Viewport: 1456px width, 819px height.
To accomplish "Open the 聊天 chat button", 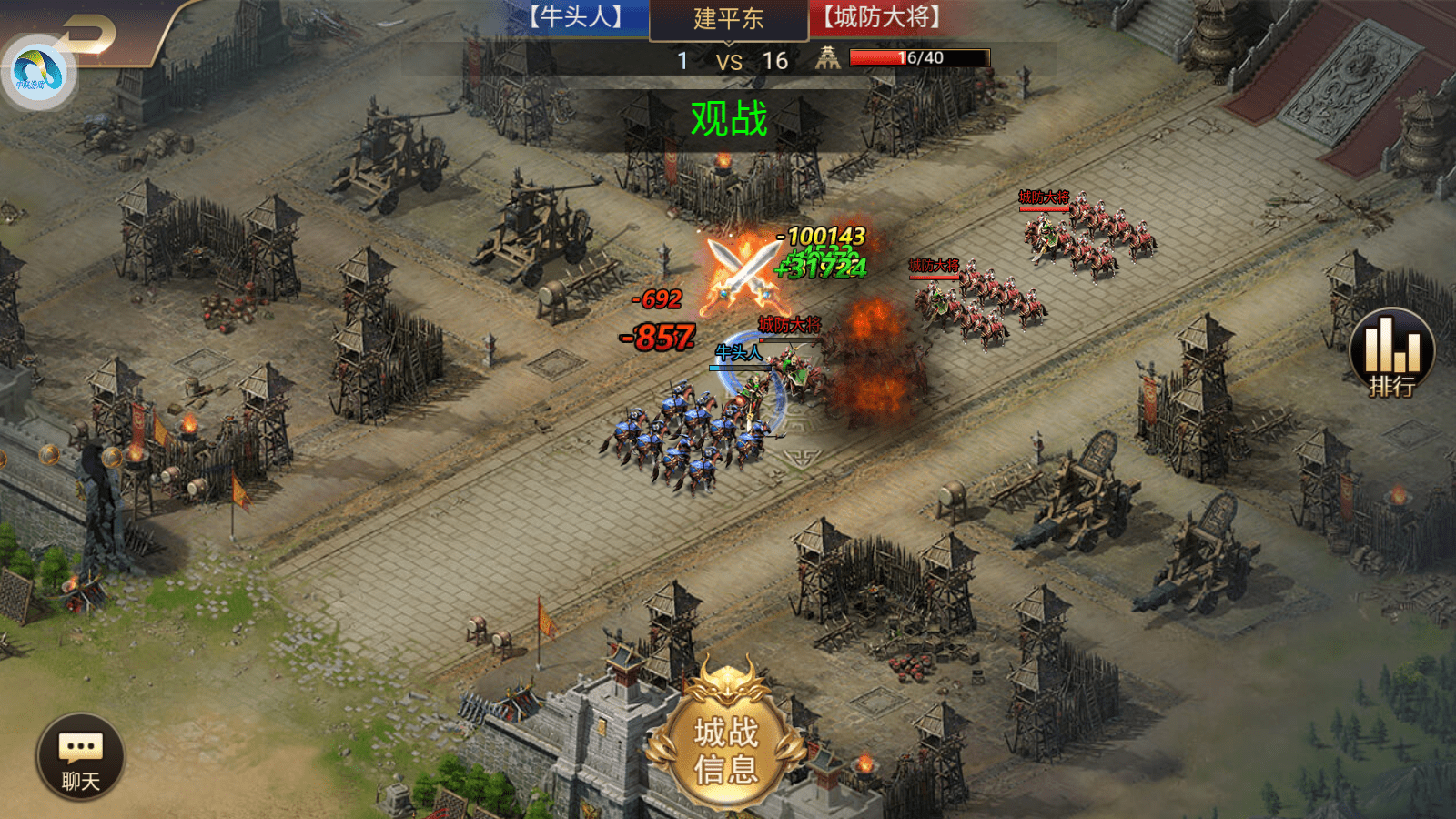I will (80, 757).
